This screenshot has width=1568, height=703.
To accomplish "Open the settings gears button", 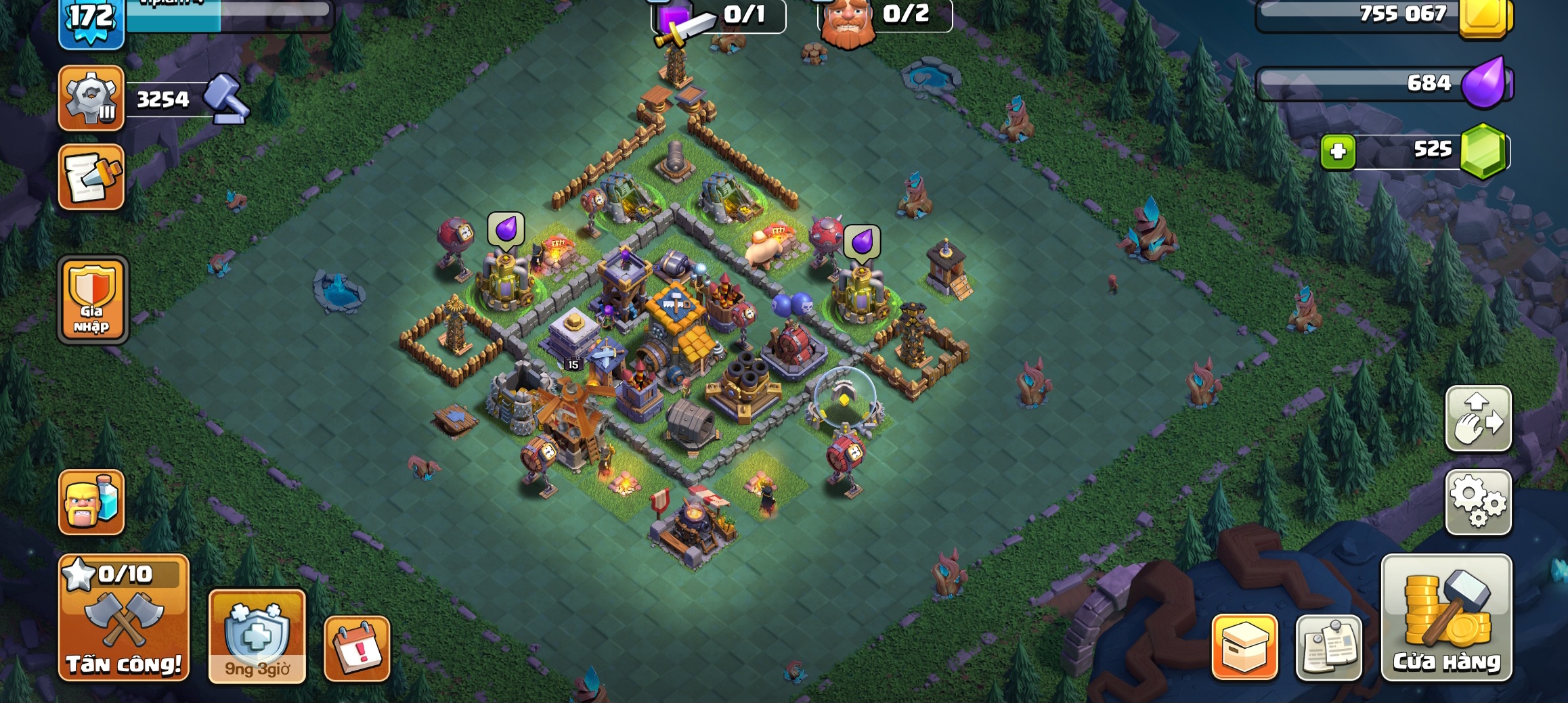I will (1478, 502).
